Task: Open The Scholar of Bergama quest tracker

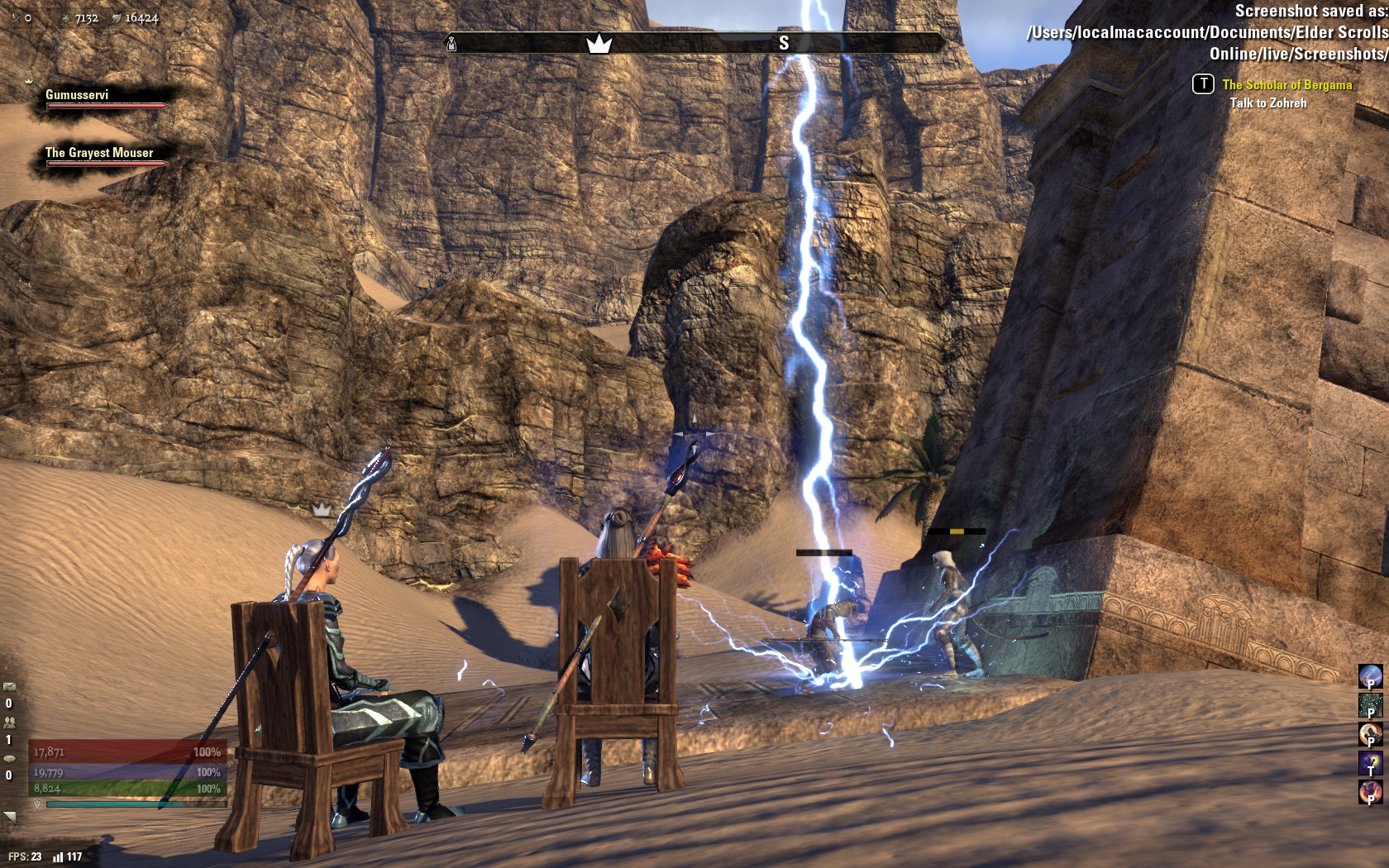Action: (x=1286, y=84)
